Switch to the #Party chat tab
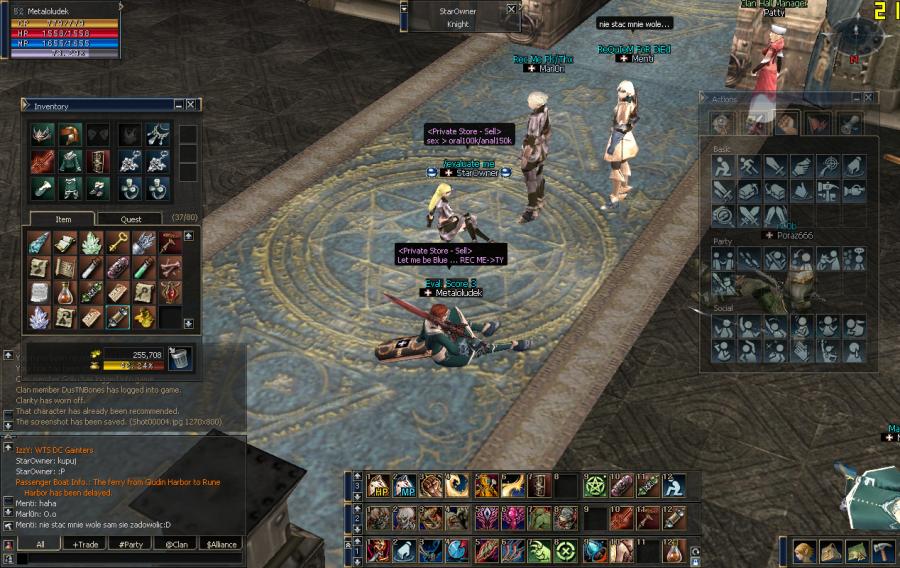 click(x=130, y=544)
